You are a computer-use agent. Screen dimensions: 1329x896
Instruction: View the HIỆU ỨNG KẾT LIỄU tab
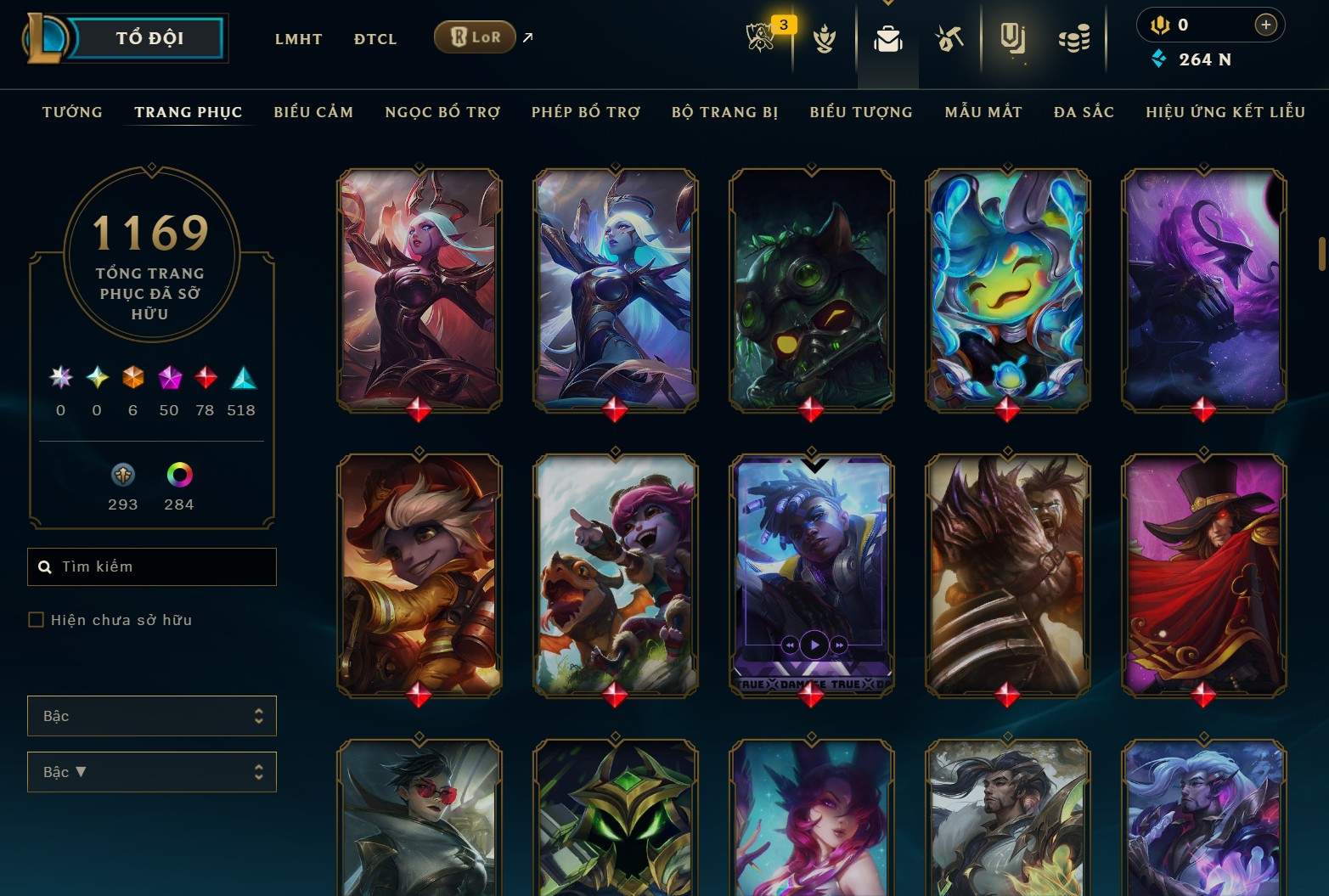tap(1225, 112)
